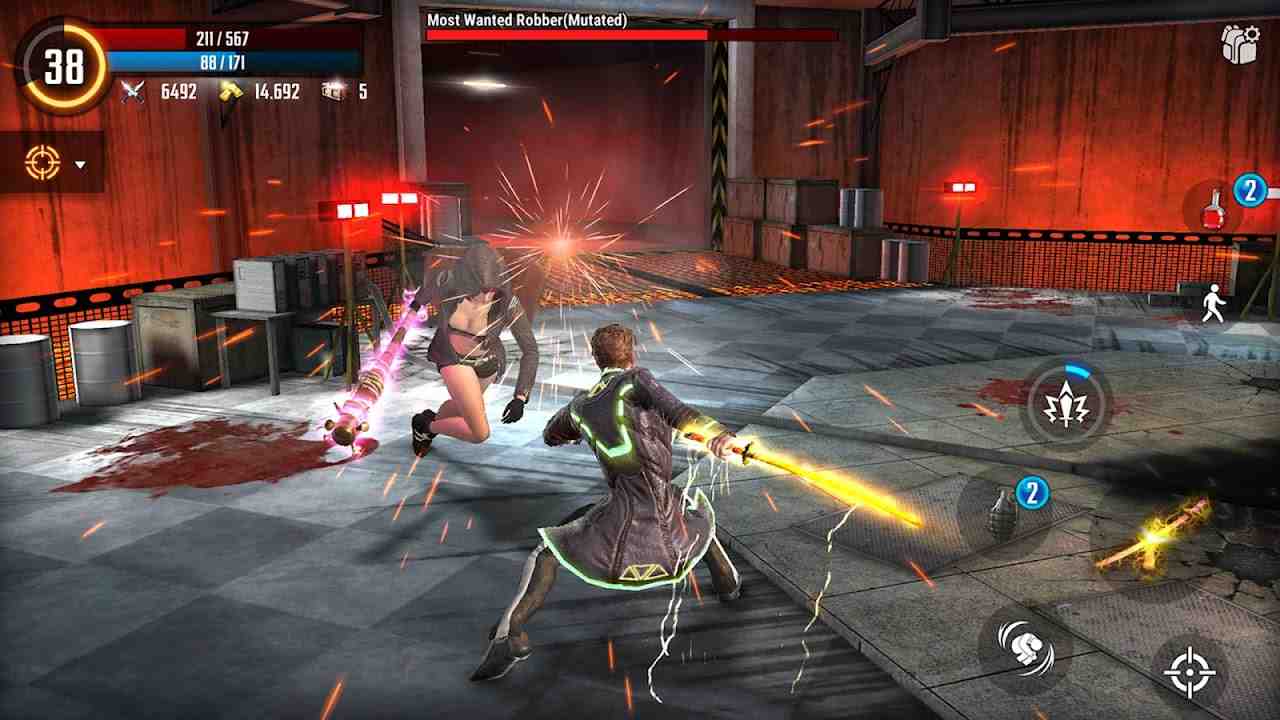
Task: Activate the special blade skill ability
Action: point(1065,405)
